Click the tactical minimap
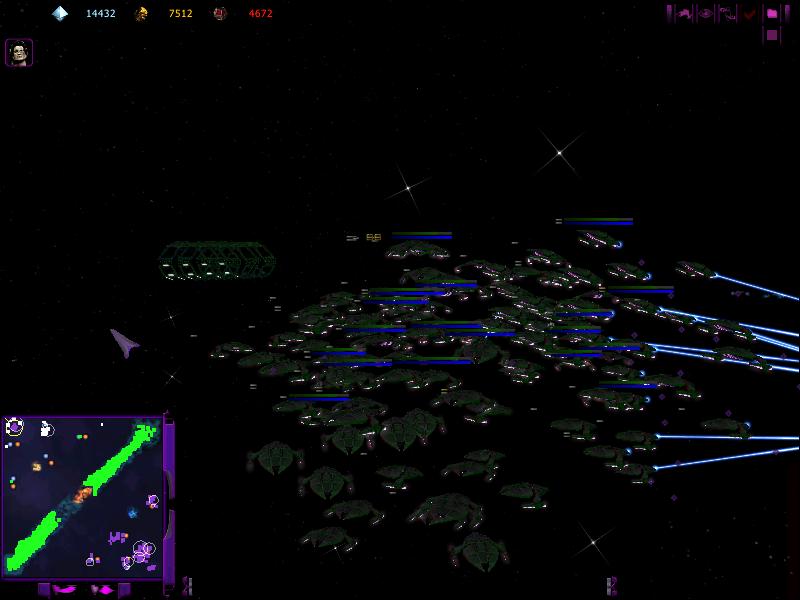800x600 pixels. (x=82, y=495)
